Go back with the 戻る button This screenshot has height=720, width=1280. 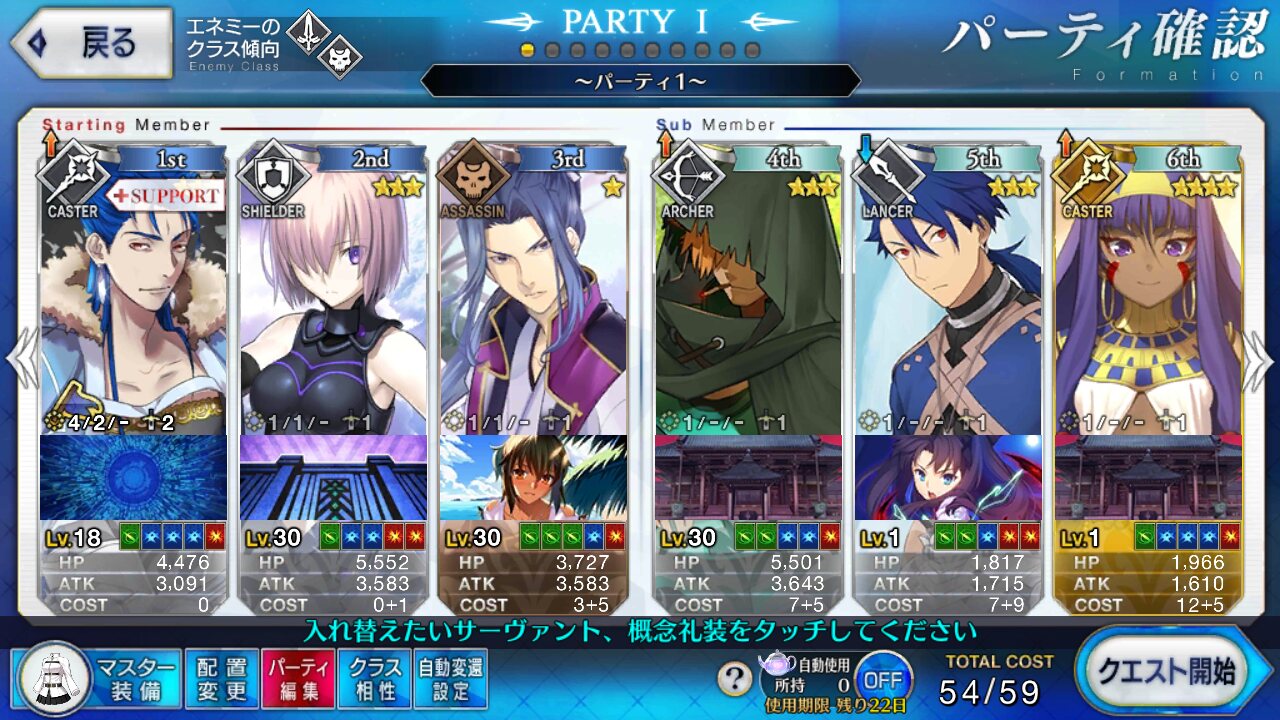pyautogui.click(x=92, y=43)
